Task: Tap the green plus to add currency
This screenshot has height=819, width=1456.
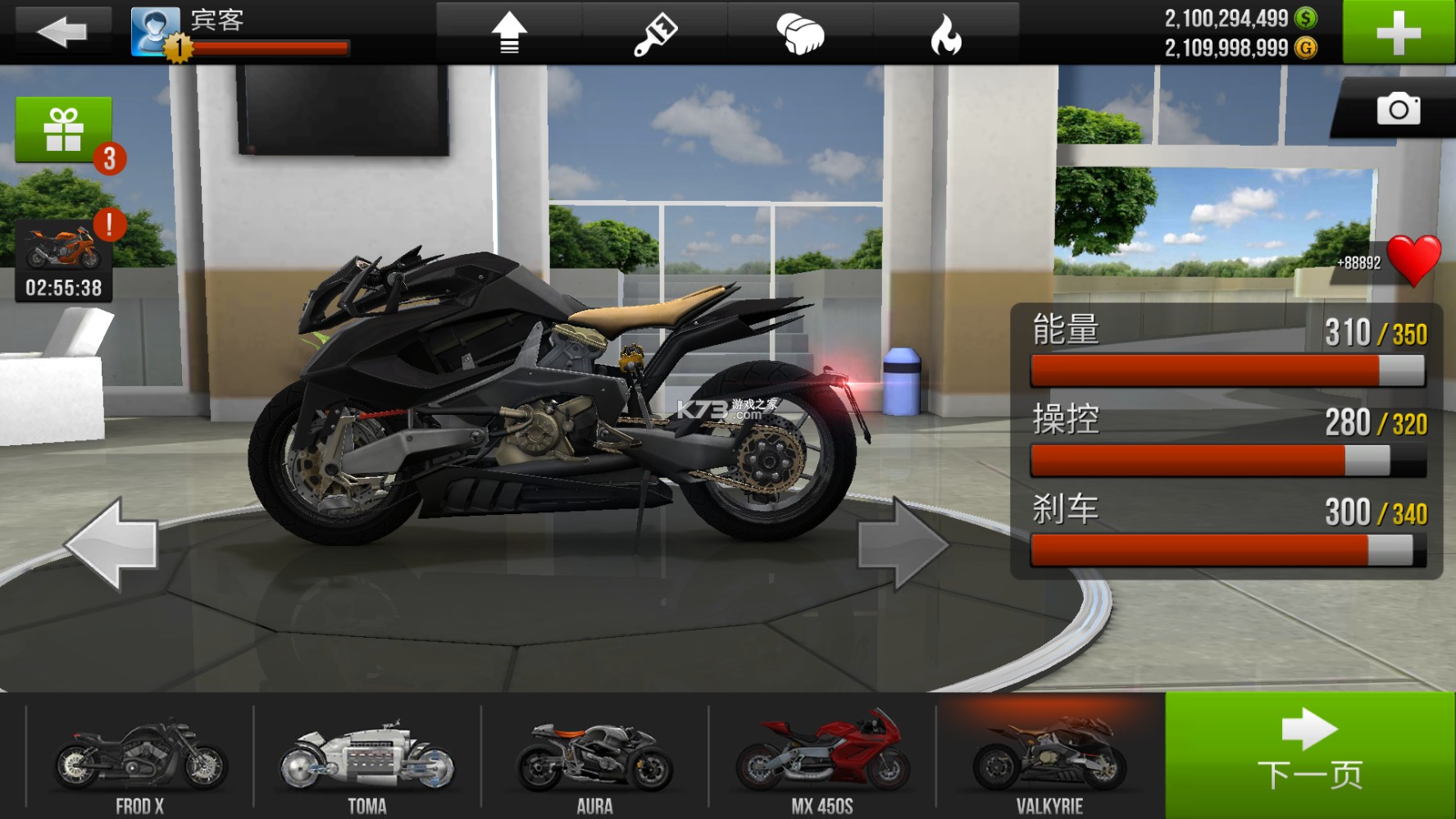Action: click(1399, 33)
